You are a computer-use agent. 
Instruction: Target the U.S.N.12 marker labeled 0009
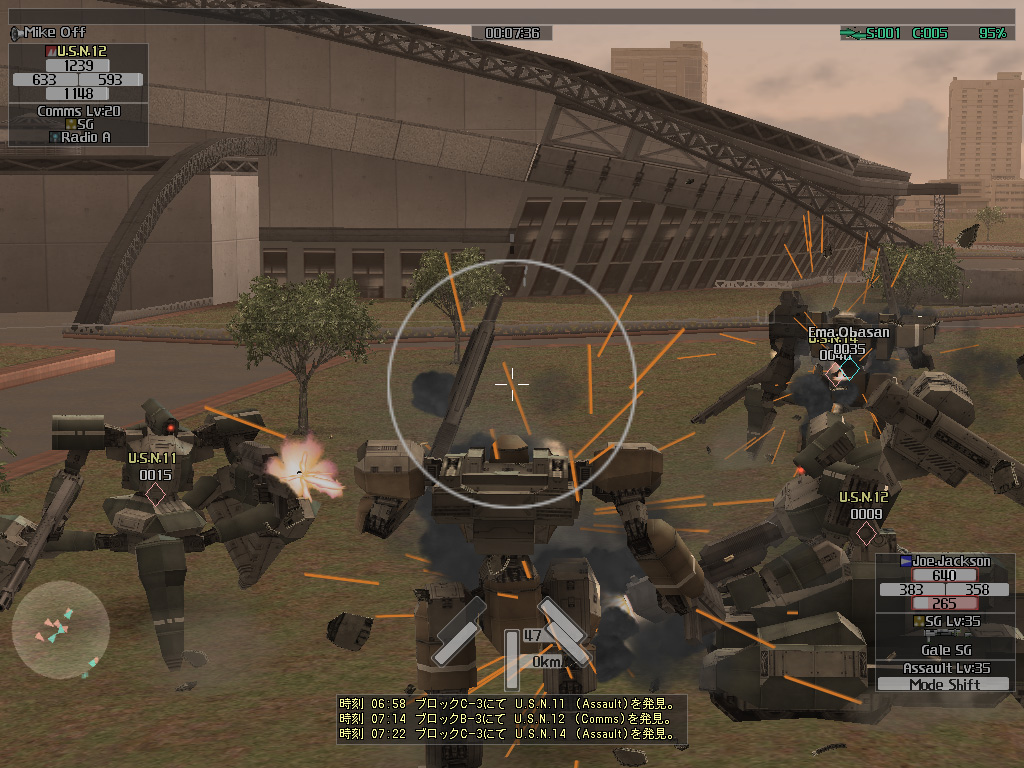866,532
